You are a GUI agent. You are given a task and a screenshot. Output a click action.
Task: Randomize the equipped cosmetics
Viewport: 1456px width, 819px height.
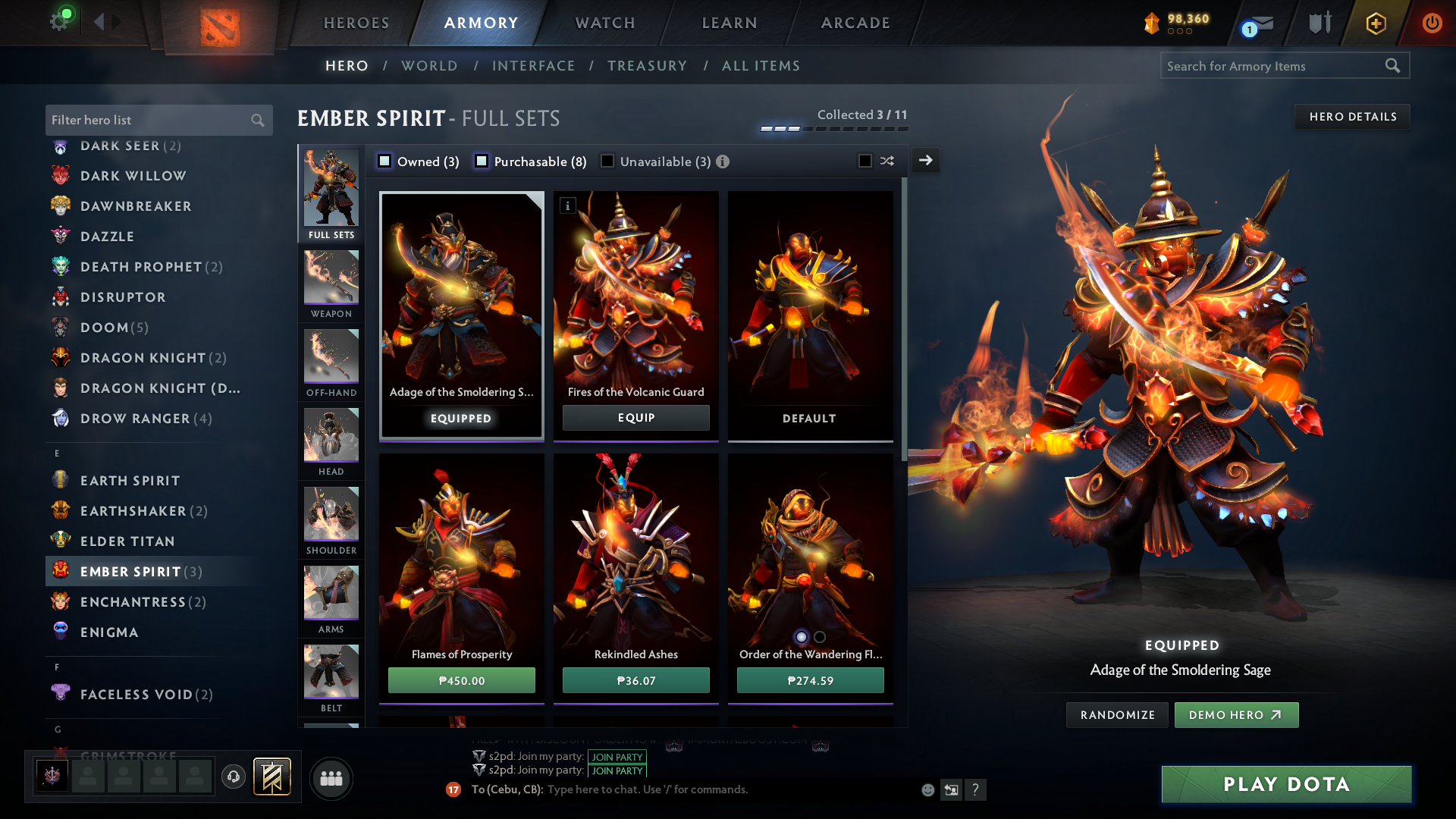pyautogui.click(x=1117, y=715)
